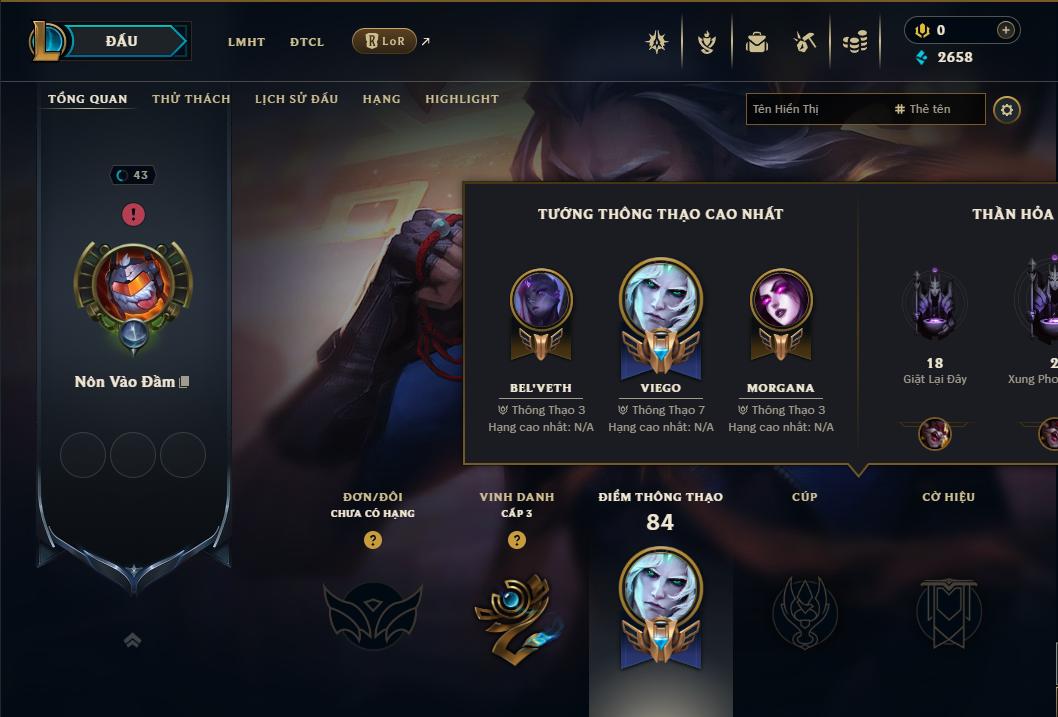Click the ĐẤU play button
Image resolution: width=1058 pixels, height=717 pixels.
coord(122,41)
